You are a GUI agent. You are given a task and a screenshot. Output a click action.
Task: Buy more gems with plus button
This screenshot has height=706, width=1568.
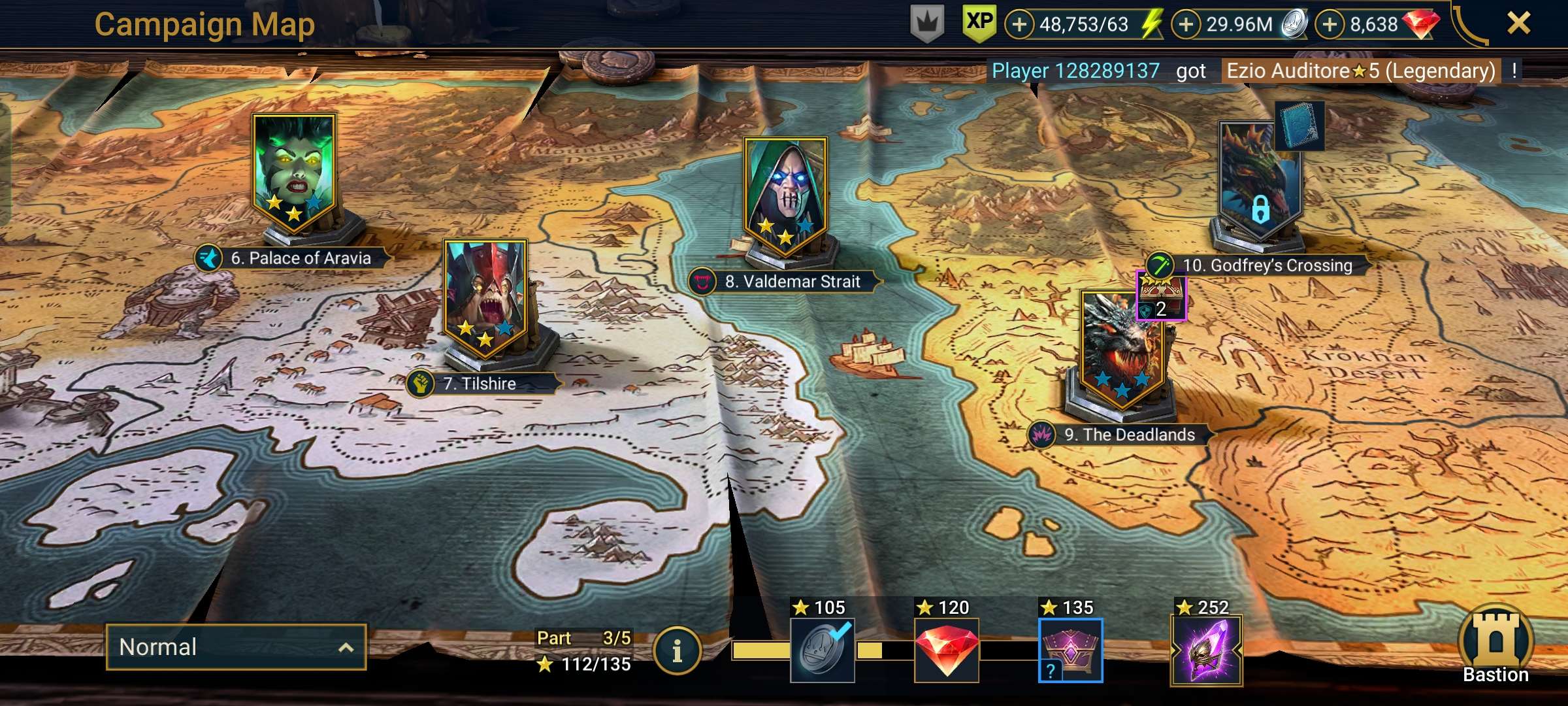pos(1330,25)
